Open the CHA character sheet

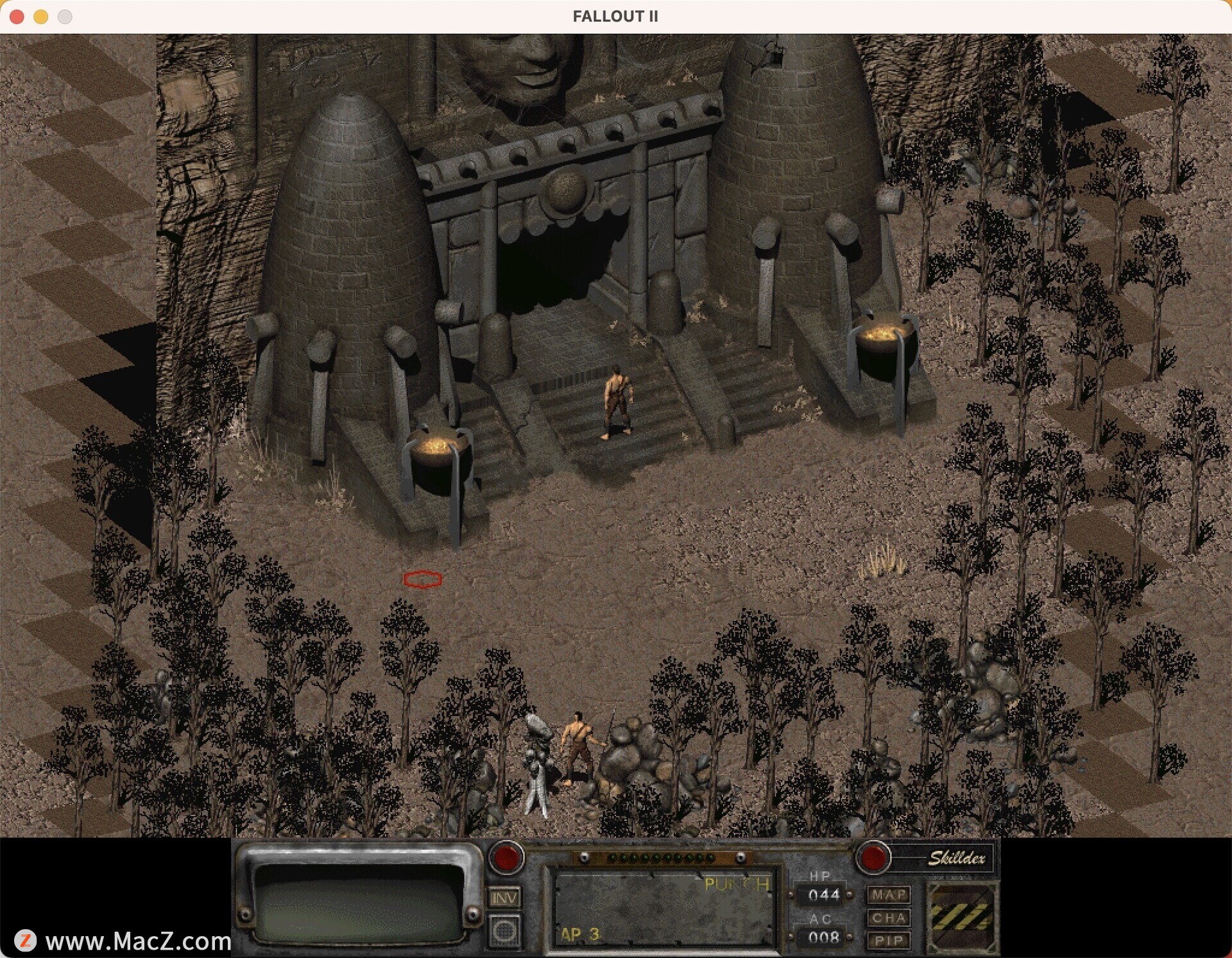point(889,918)
